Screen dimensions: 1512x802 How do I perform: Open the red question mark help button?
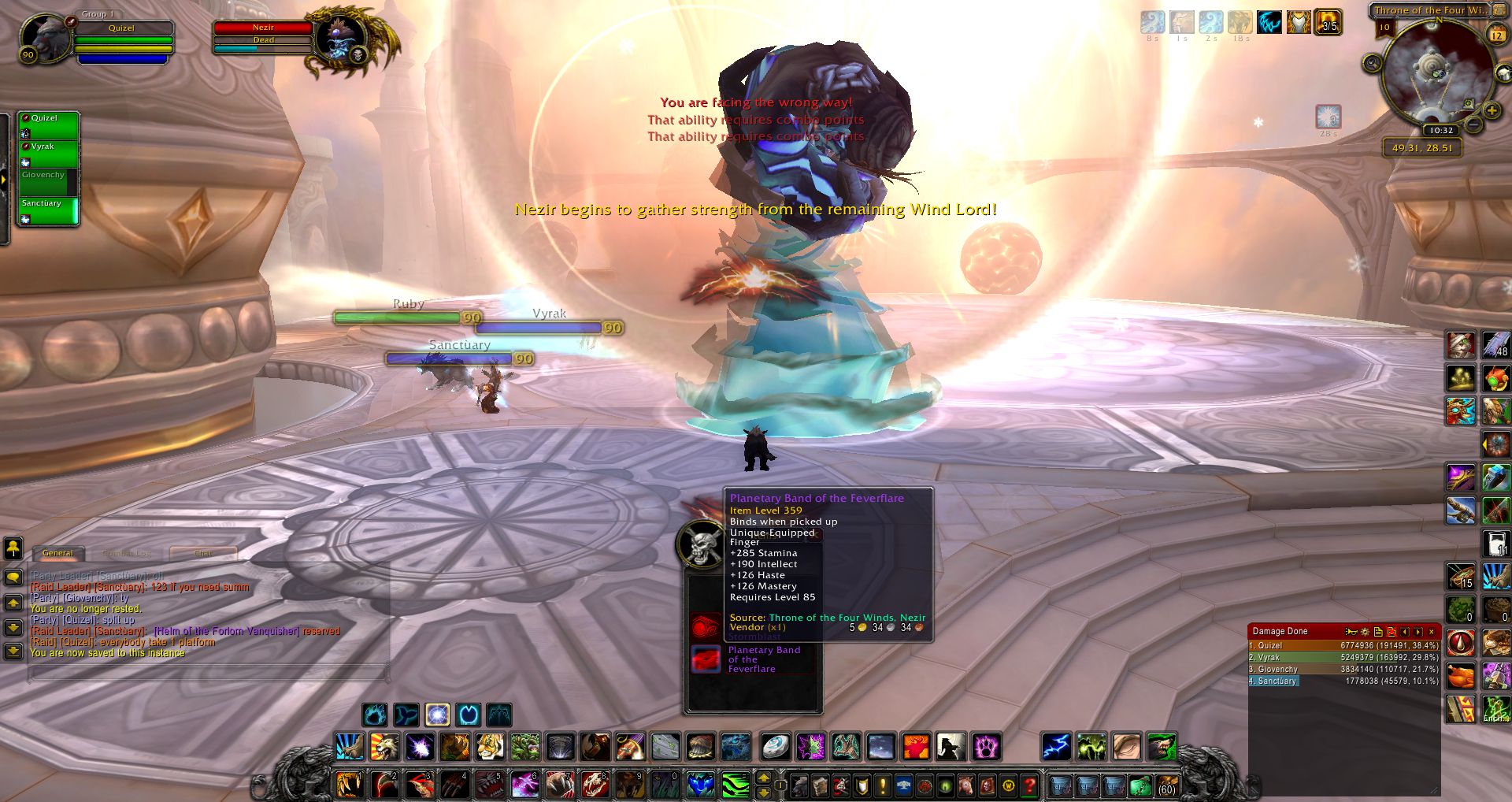pos(1029,785)
